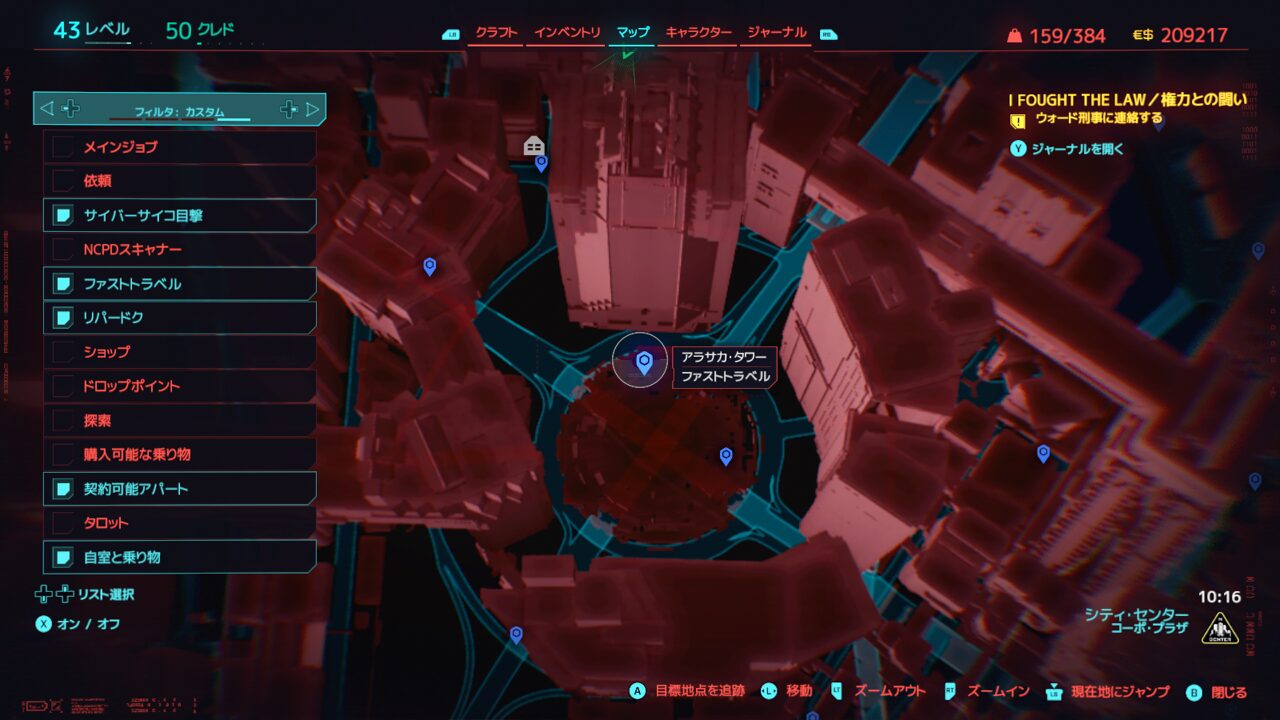The height and width of the screenshot is (720, 1280).
Task: Click the next filter preset arrow
Action: pos(312,109)
